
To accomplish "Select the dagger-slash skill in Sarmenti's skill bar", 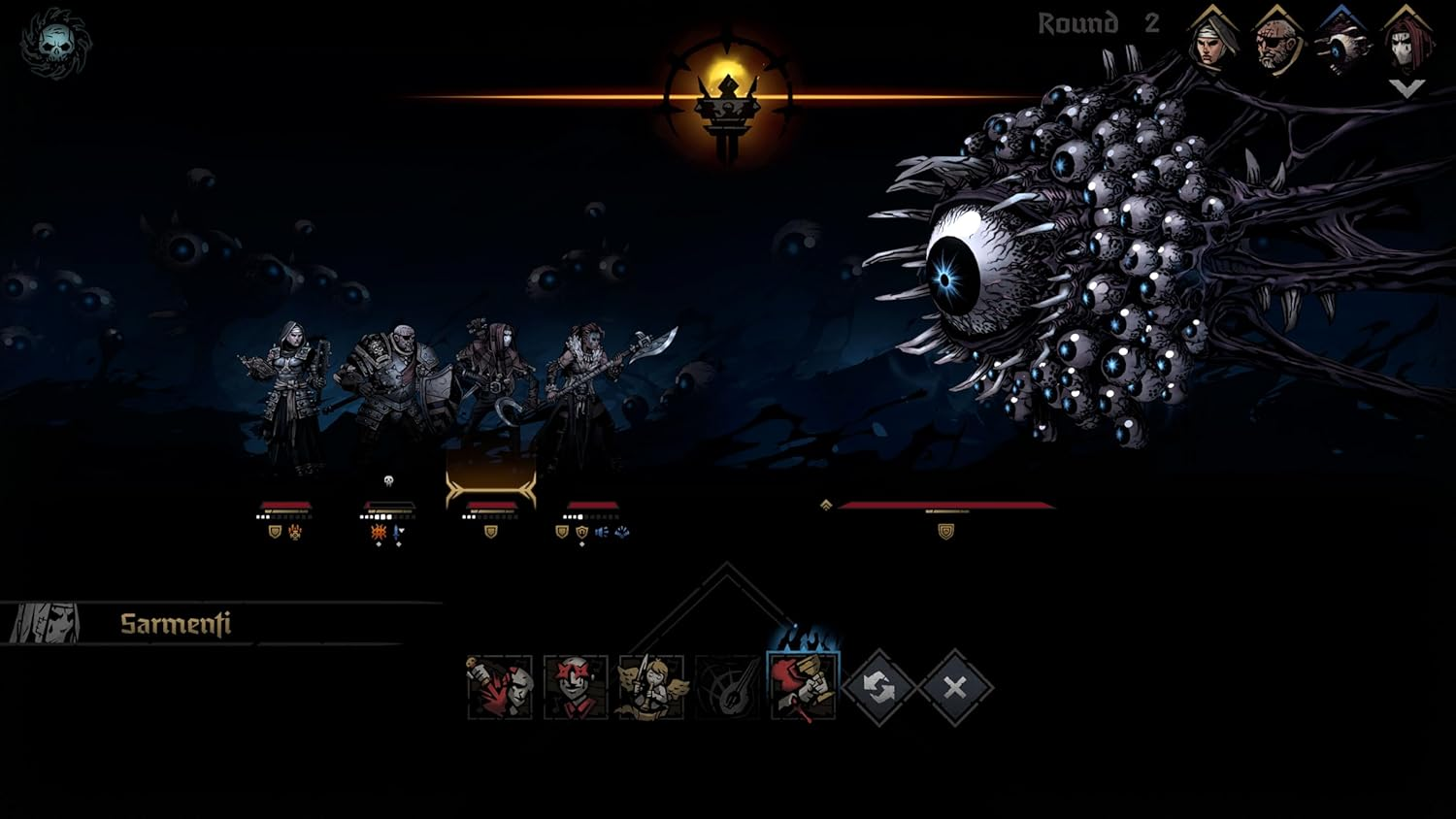I will click(497, 689).
